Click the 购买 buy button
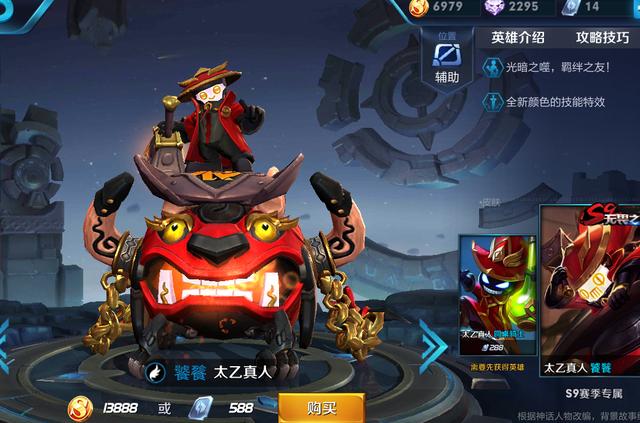The width and height of the screenshot is (640, 423). [x=321, y=408]
